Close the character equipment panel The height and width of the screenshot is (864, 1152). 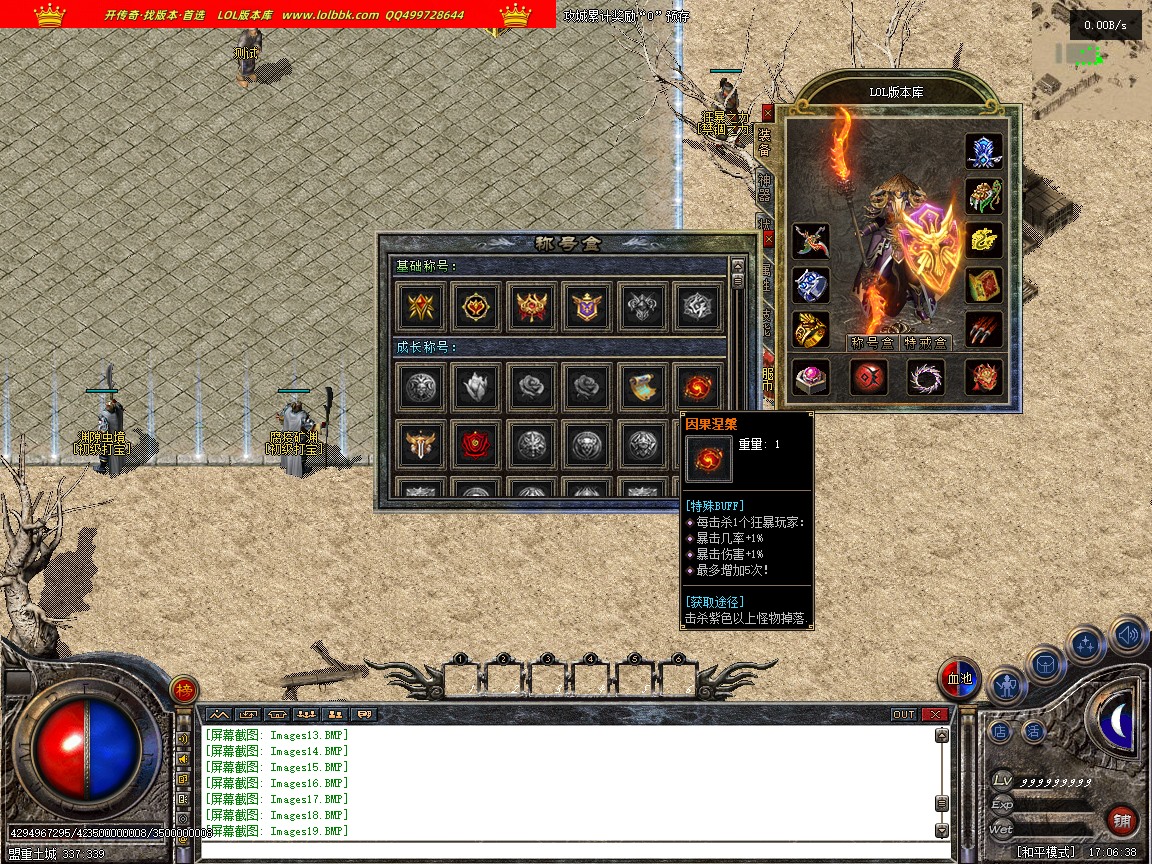(767, 112)
